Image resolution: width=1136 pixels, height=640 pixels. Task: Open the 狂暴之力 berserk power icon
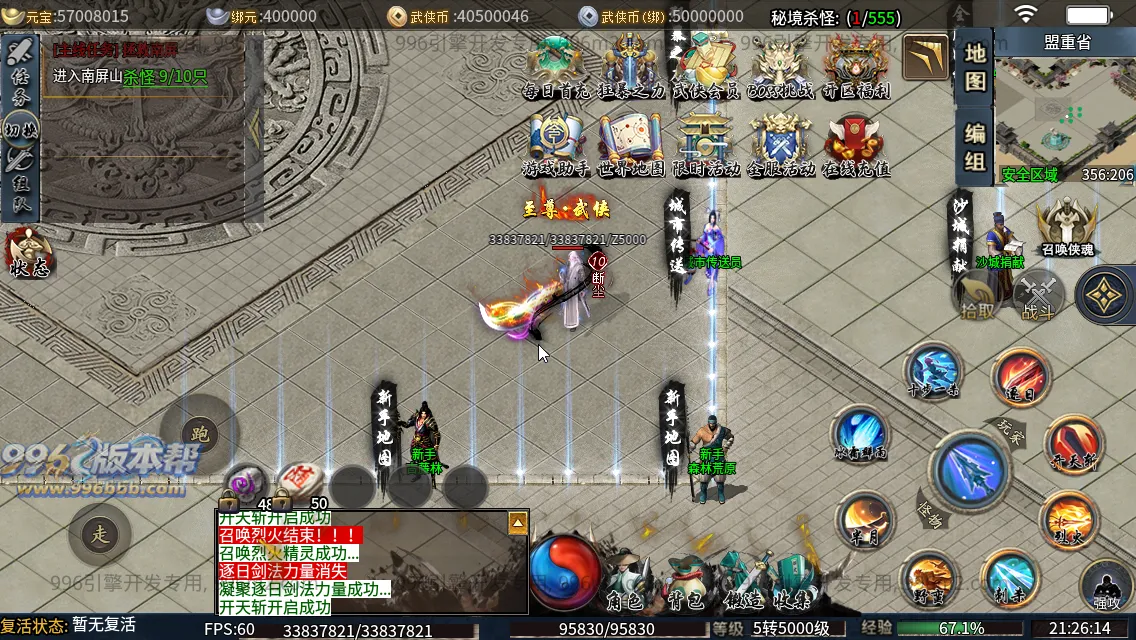click(x=631, y=66)
